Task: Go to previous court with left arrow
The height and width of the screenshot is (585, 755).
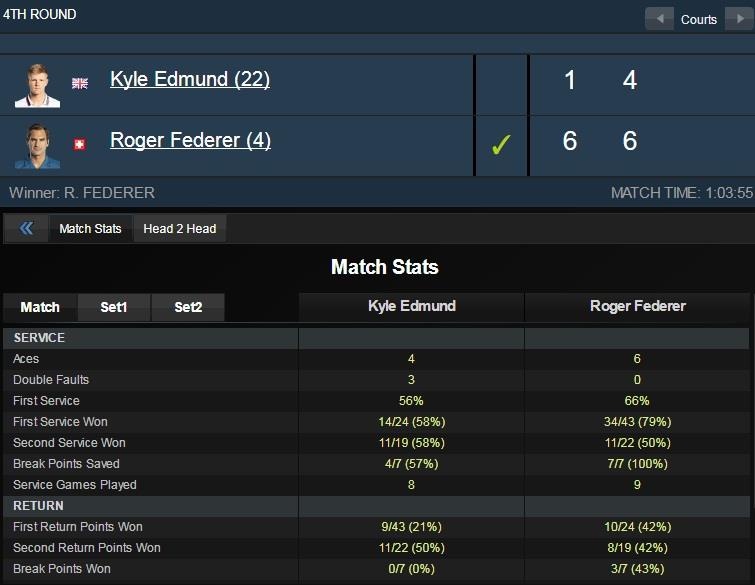Action: point(659,19)
